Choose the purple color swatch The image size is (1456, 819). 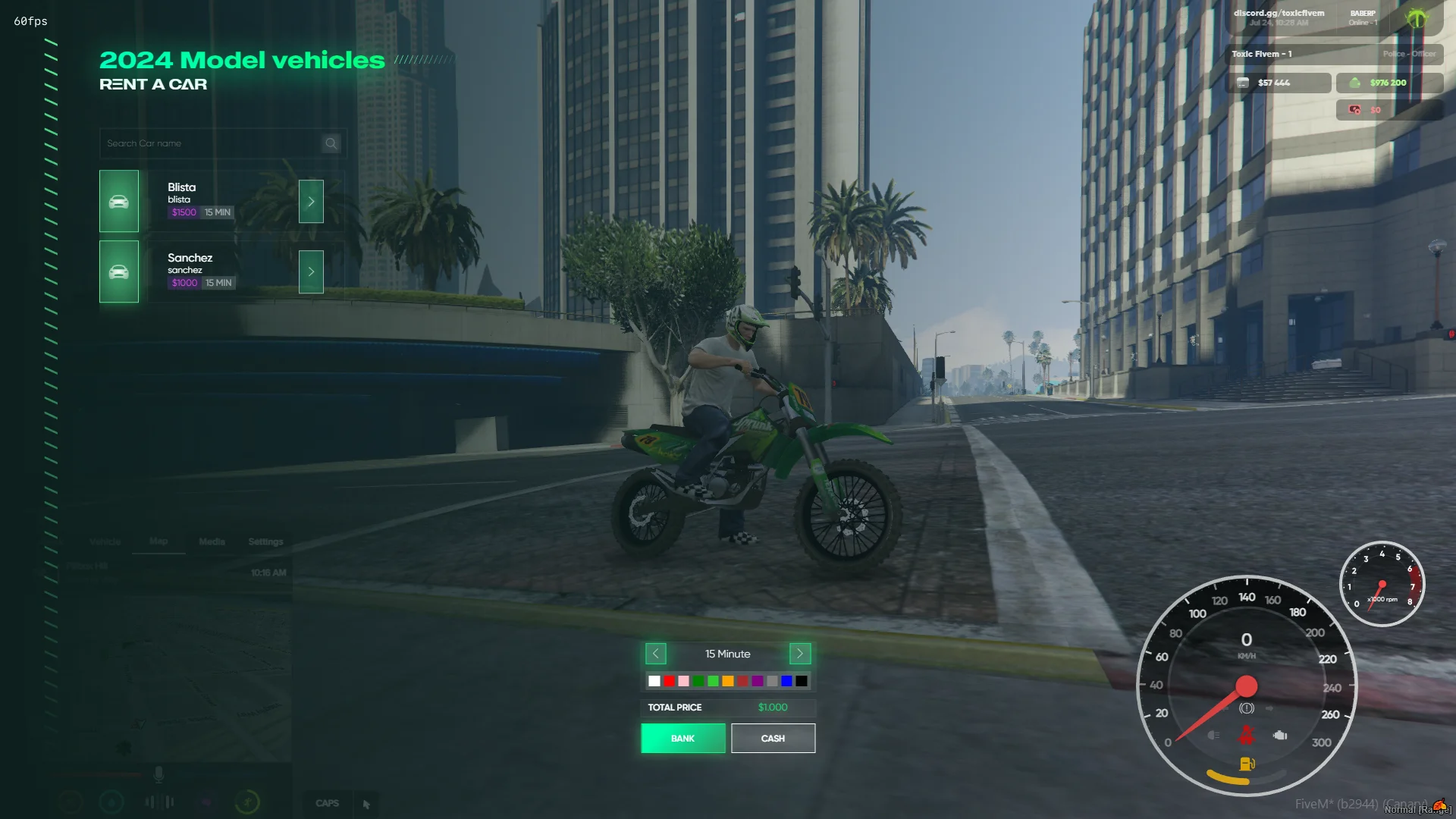point(758,681)
